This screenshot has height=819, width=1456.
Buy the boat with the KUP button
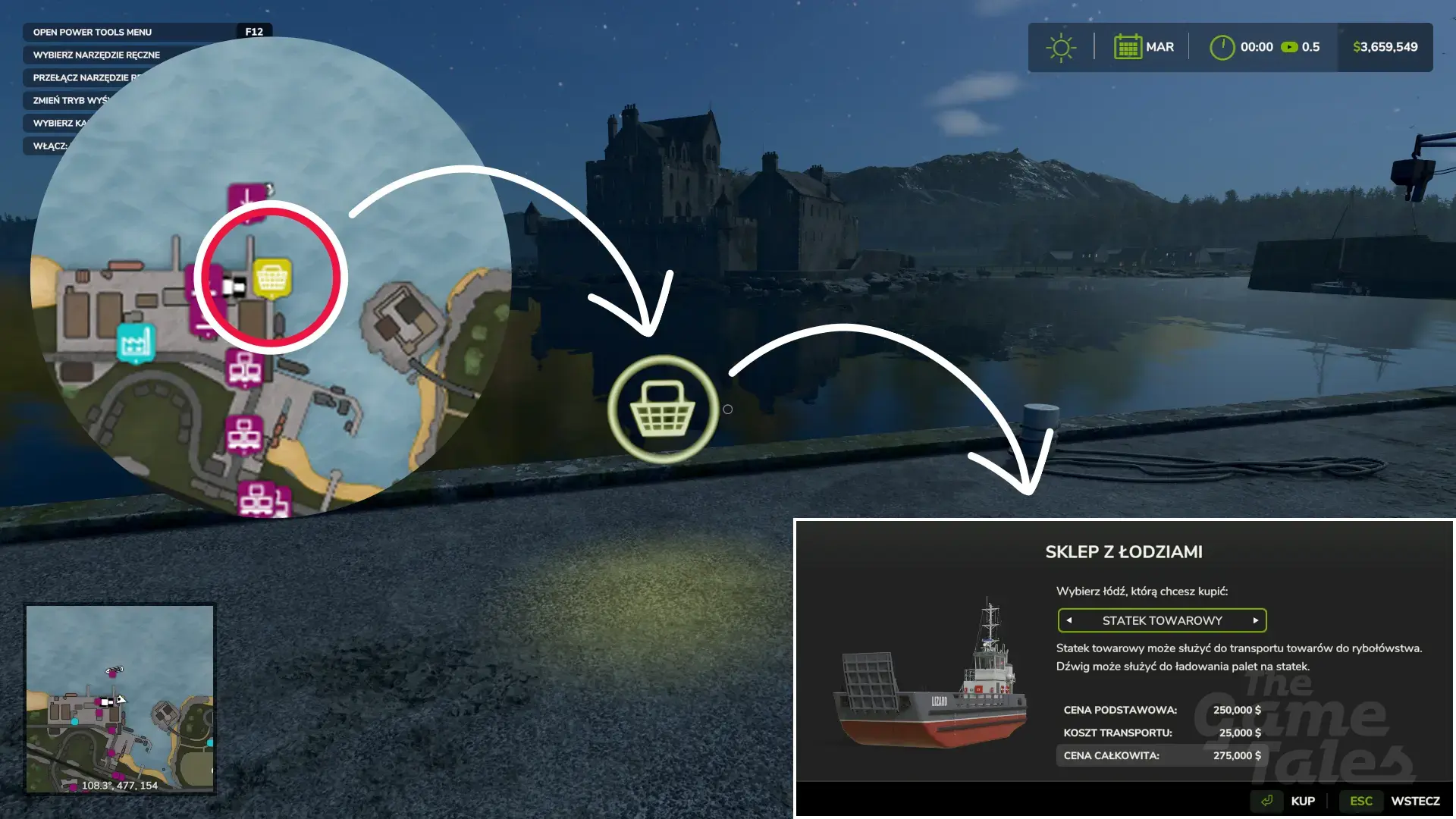pyautogui.click(x=1302, y=801)
